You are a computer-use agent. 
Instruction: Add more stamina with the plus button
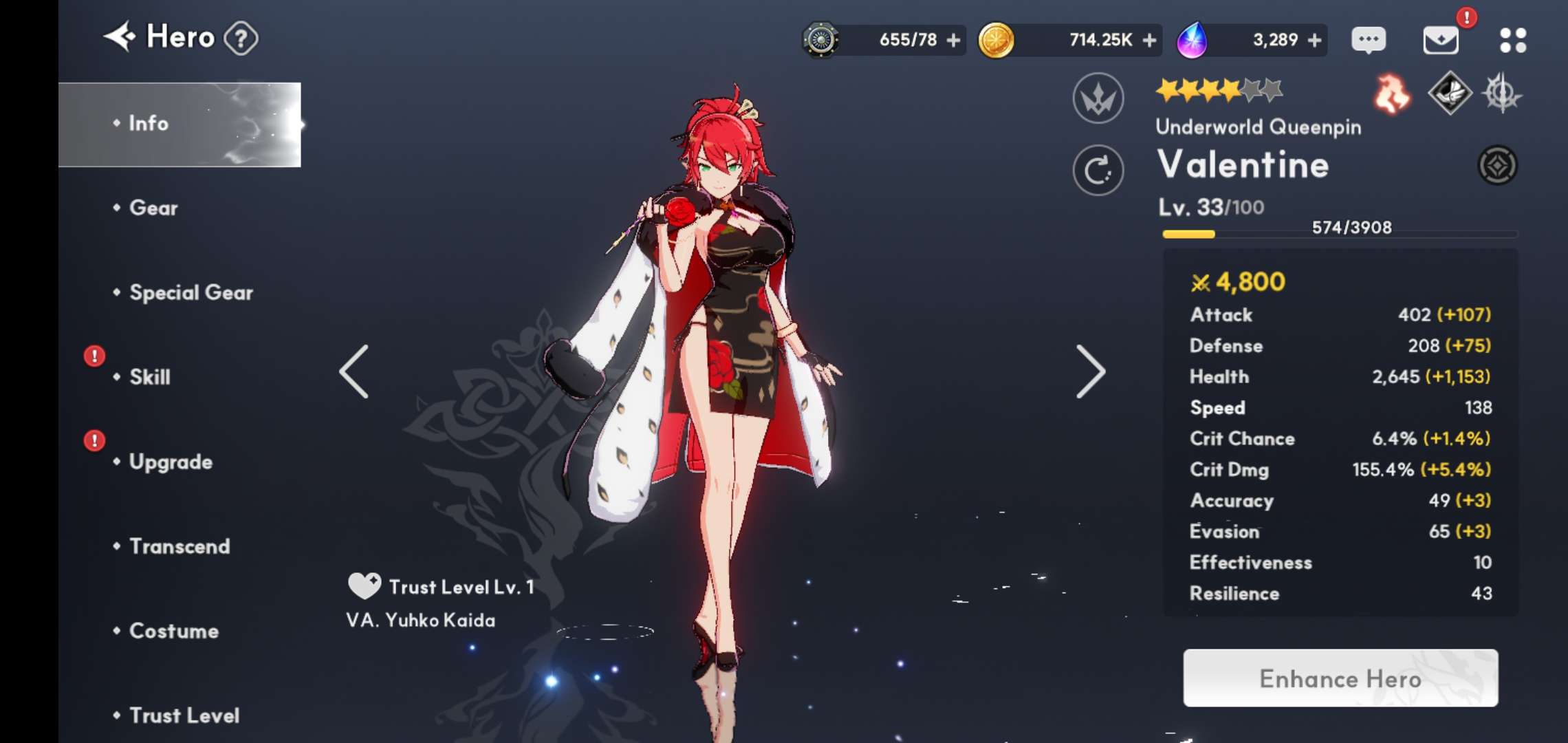click(953, 41)
